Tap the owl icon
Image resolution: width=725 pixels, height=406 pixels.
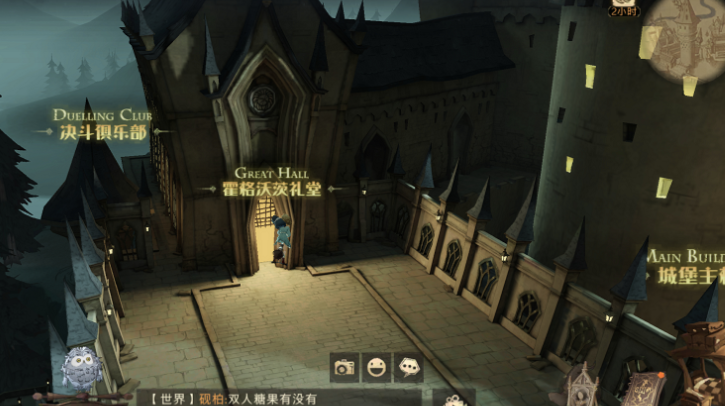79,370
